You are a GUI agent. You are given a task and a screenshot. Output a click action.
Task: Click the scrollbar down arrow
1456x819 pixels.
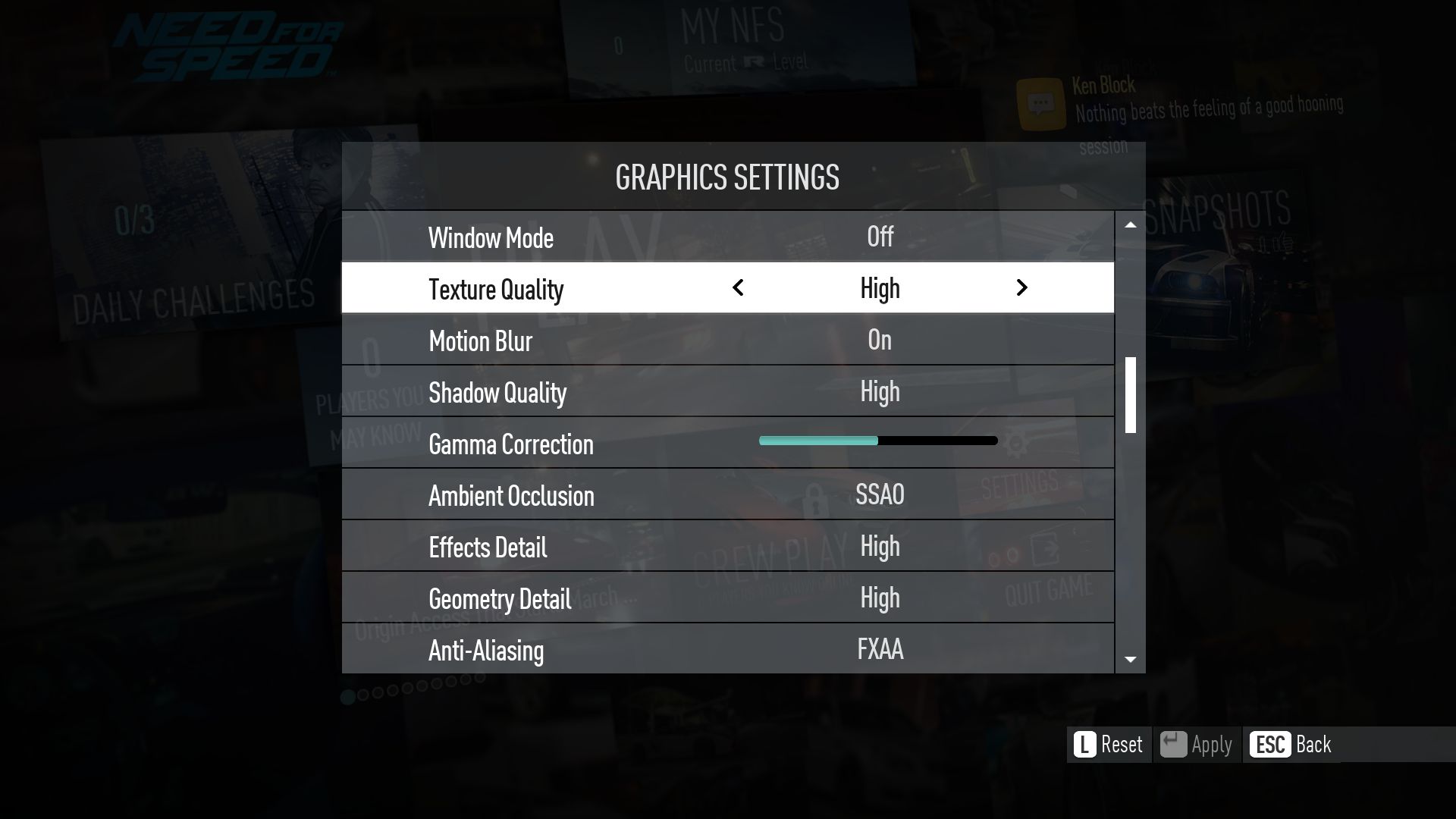[1130, 660]
